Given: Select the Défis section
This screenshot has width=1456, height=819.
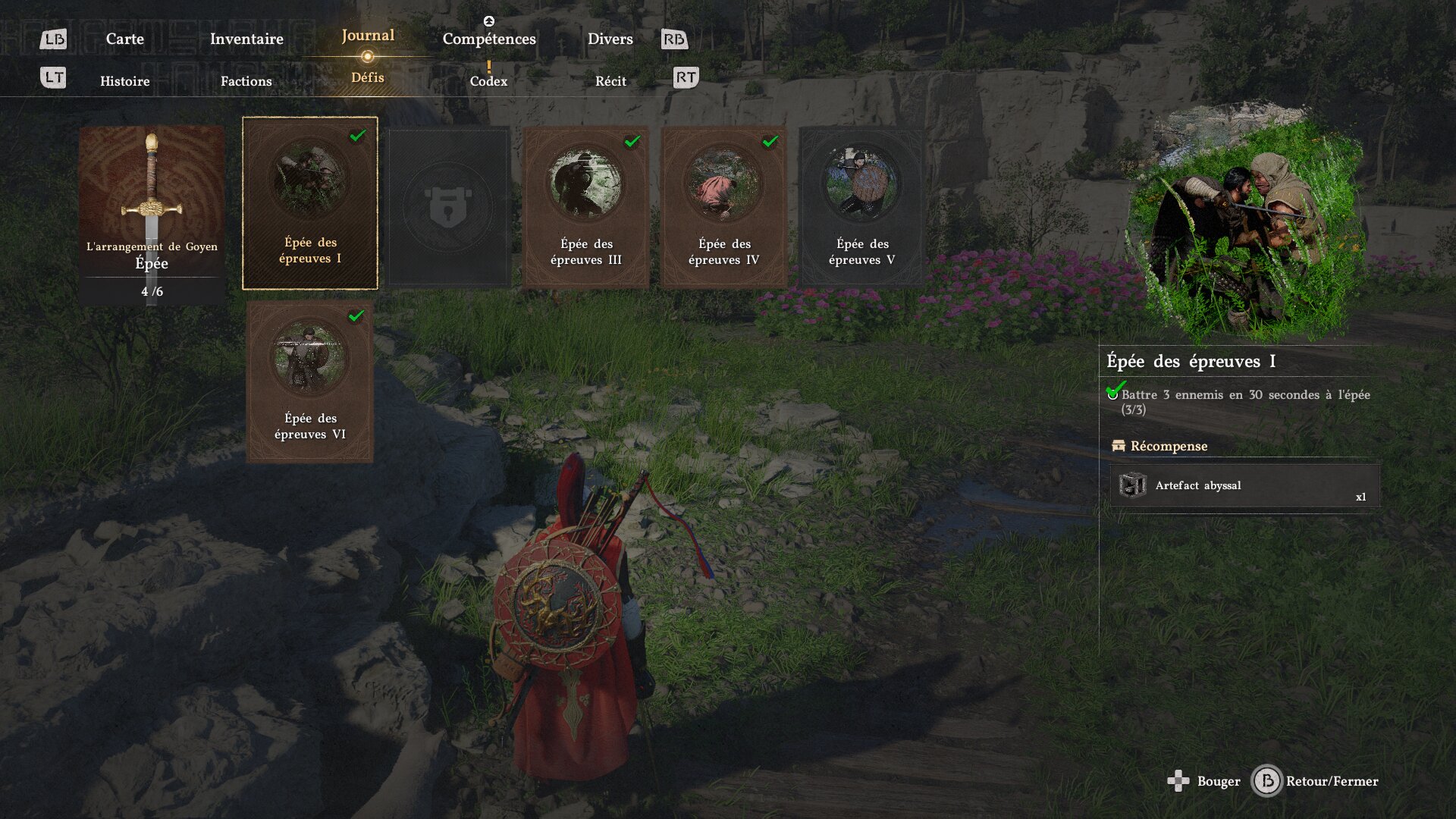Looking at the screenshot, I should coord(368,77).
